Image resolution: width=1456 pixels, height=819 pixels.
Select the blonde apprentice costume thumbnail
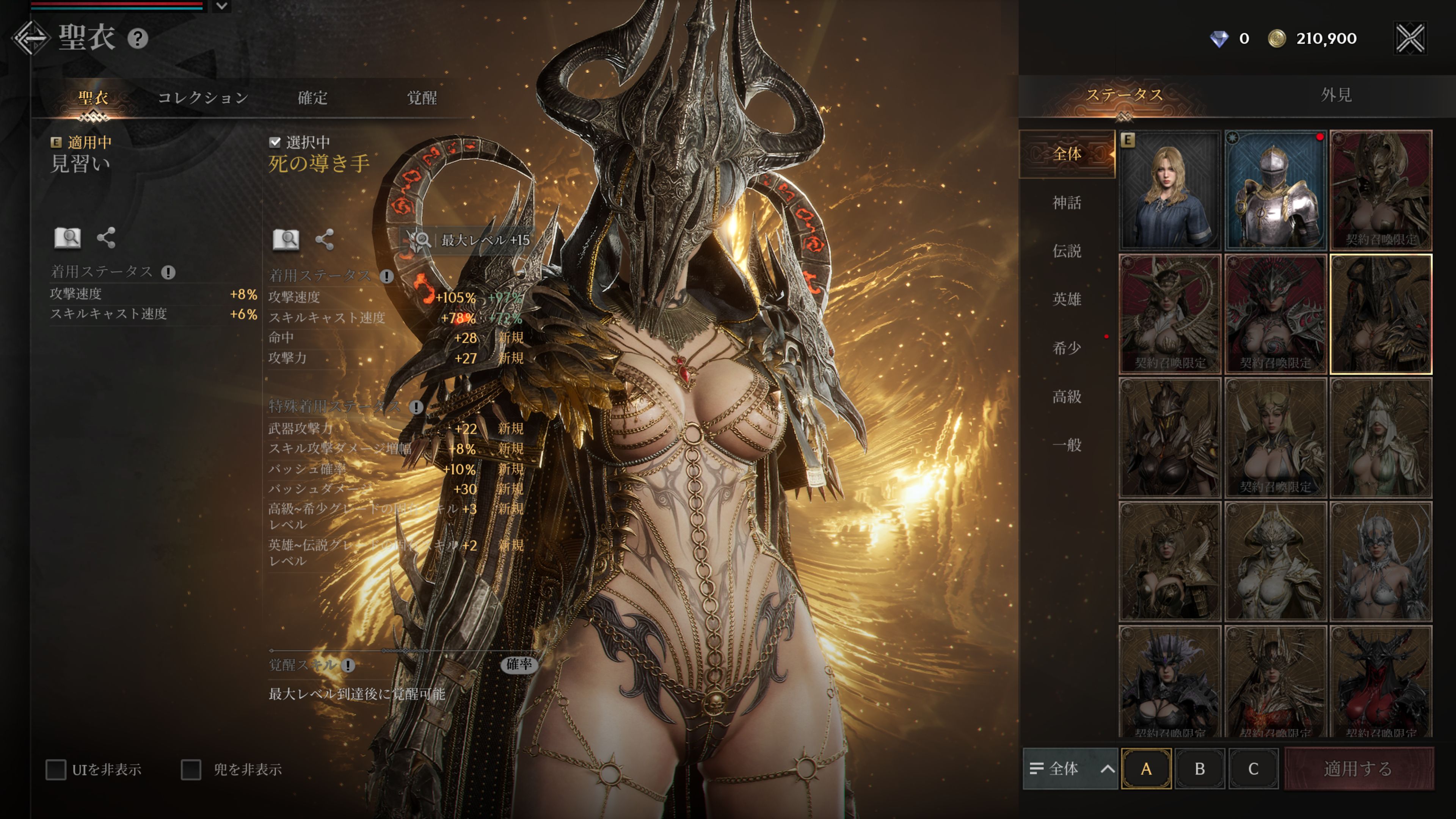(x=1169, y=190)
